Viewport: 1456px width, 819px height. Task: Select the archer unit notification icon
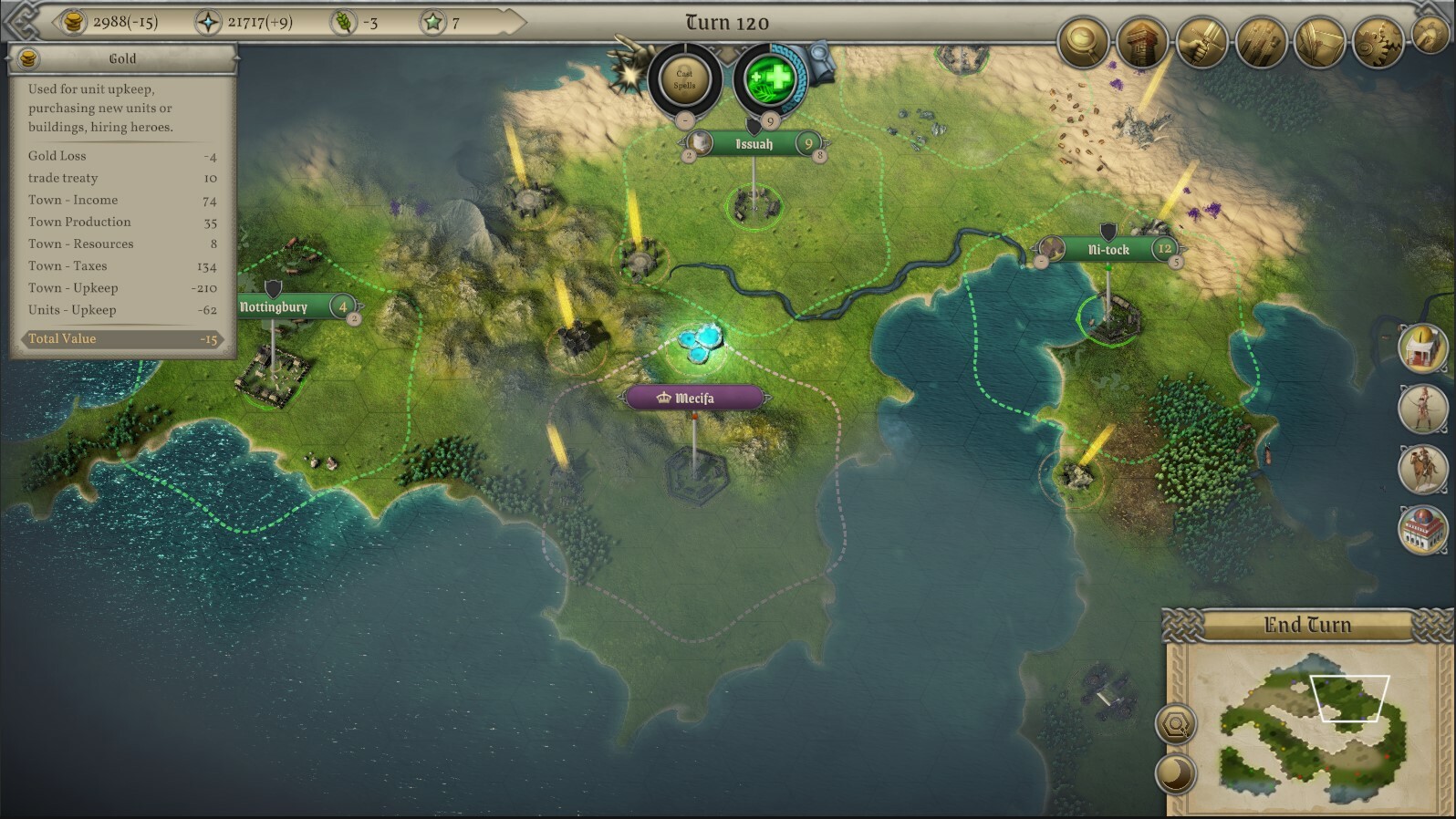(1423, 408)
